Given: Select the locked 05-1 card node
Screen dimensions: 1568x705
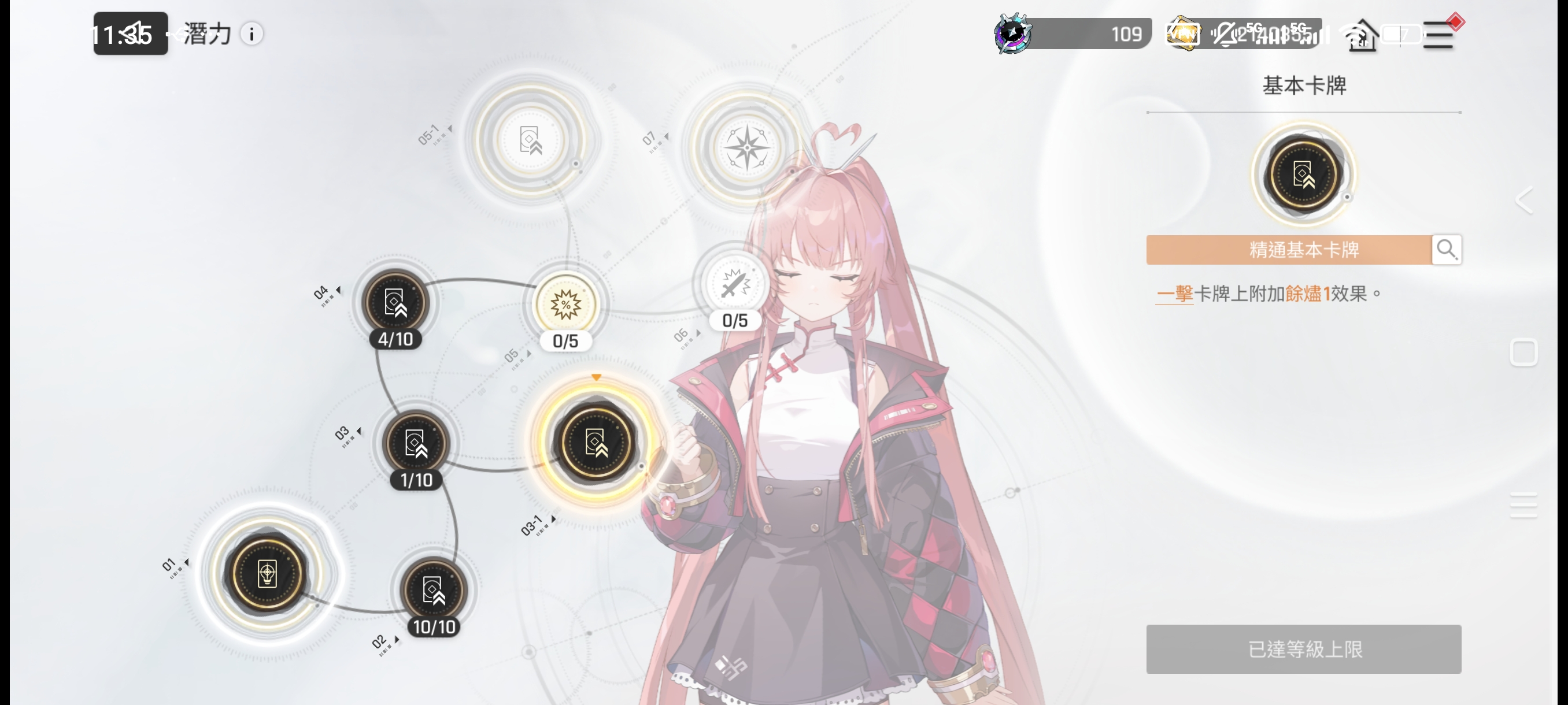Looking at the screenshot, I should point(530,140).
